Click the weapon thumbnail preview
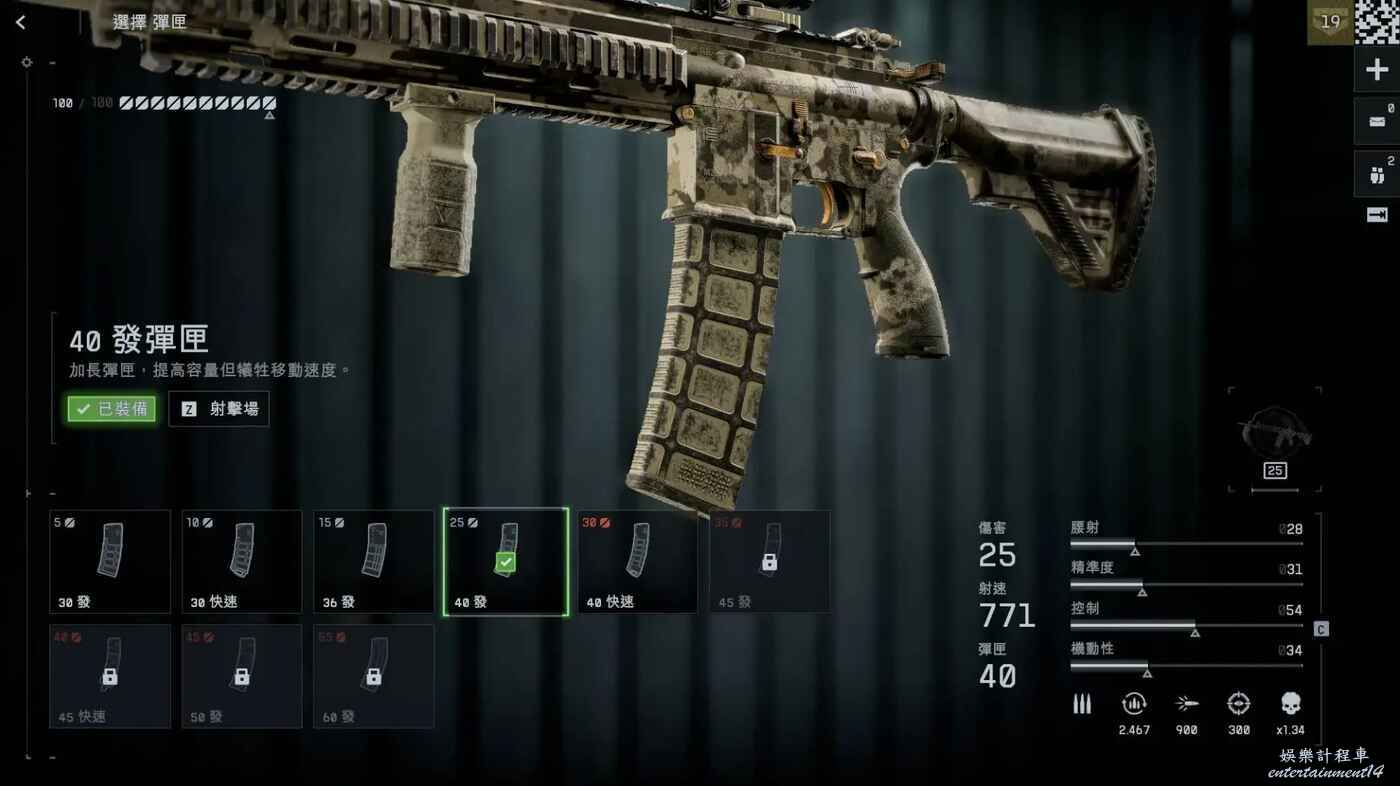The height and width of the screenshot is (786, 1400). [x=1275, y=435]
